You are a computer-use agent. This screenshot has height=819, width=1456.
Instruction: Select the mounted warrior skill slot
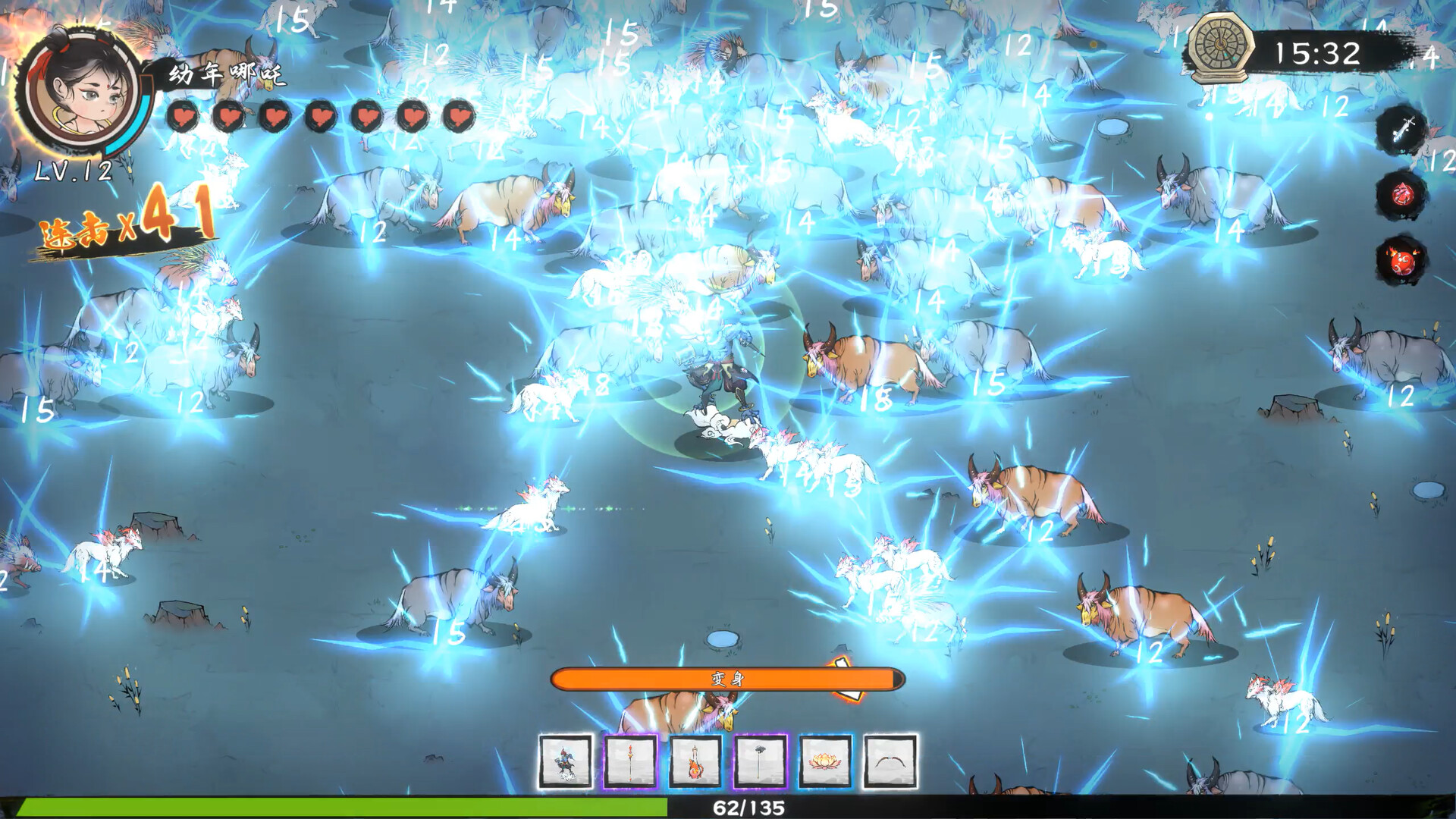pos(565,761)
